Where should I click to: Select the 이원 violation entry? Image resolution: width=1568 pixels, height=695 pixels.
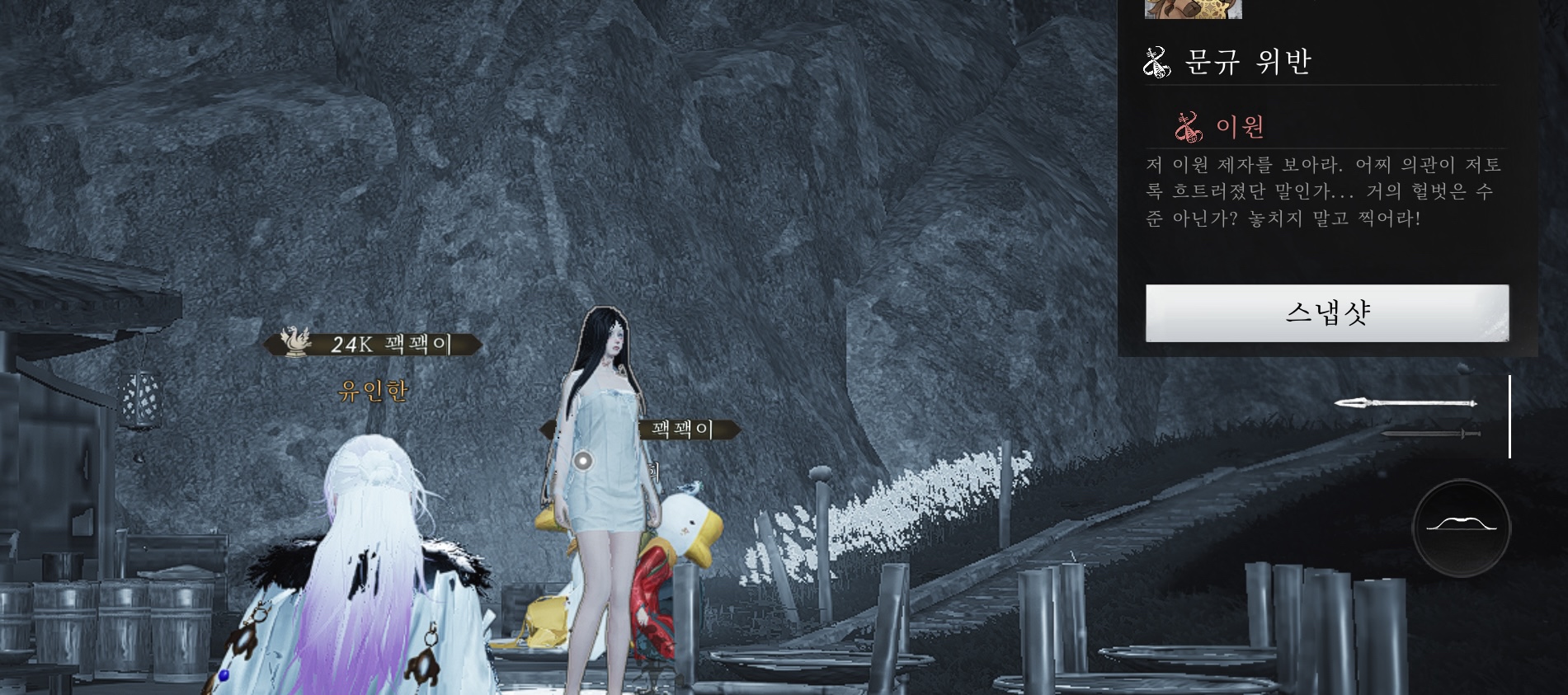point(1240,127)
